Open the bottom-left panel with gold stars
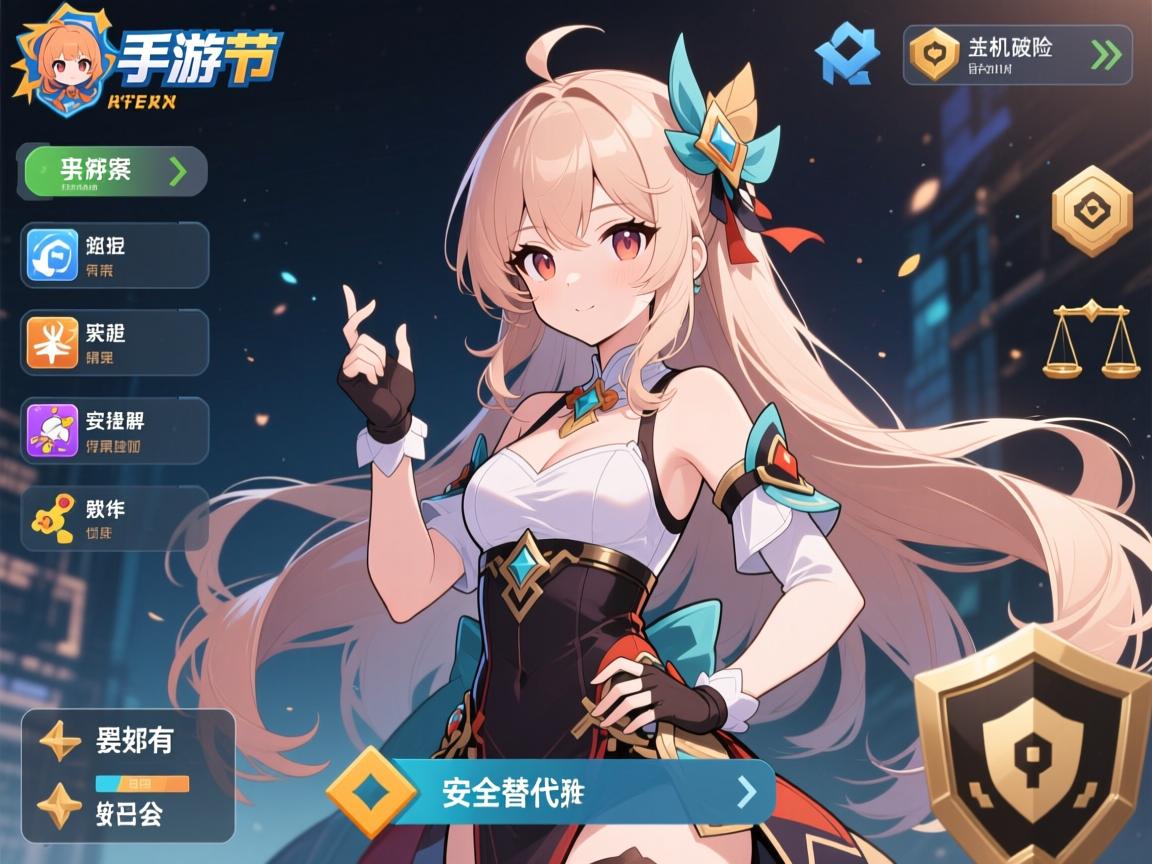The height and width of the screenshot is (864, 1152). 128,776
